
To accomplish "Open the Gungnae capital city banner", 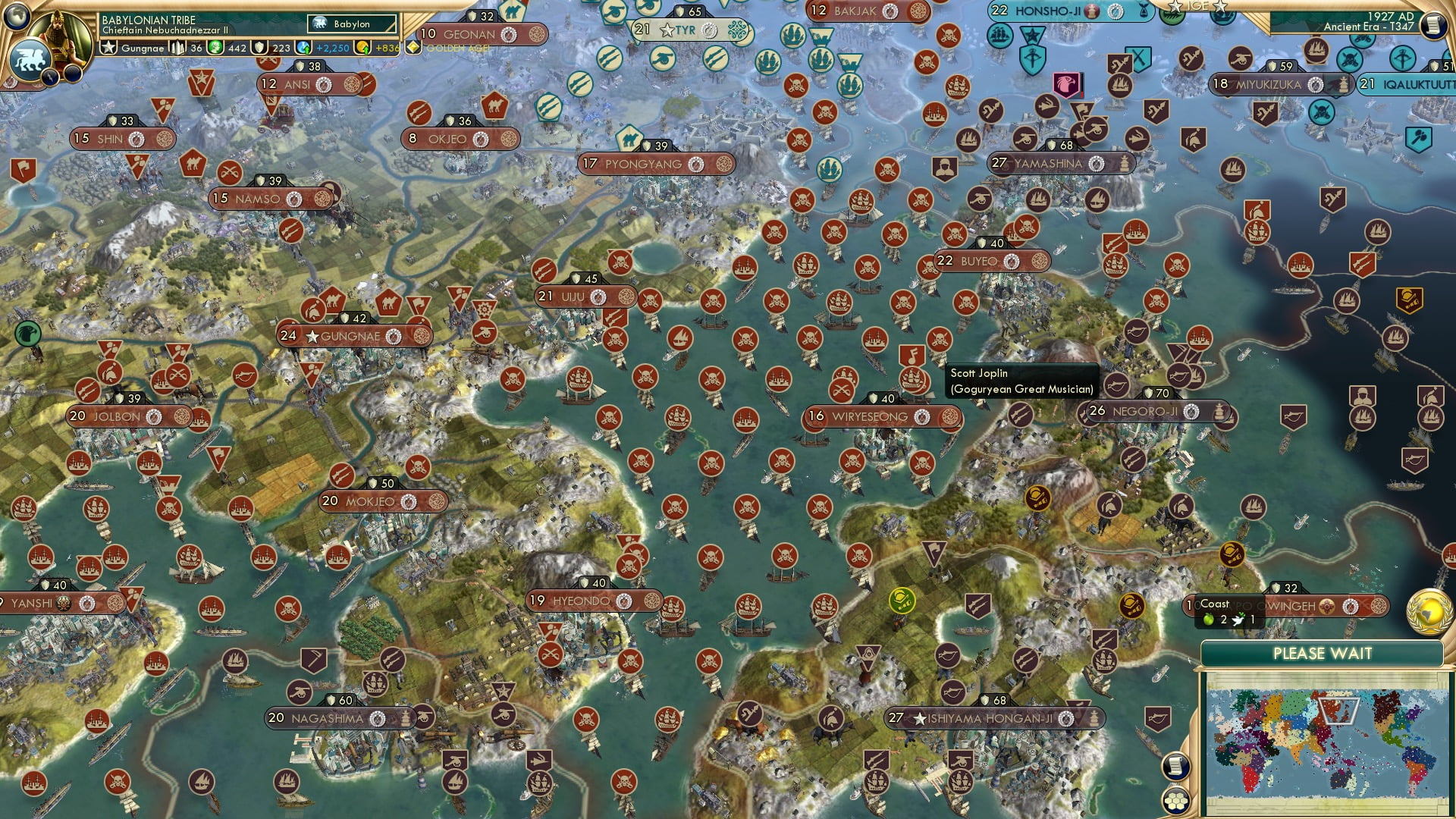I will (x=351, y=335).
